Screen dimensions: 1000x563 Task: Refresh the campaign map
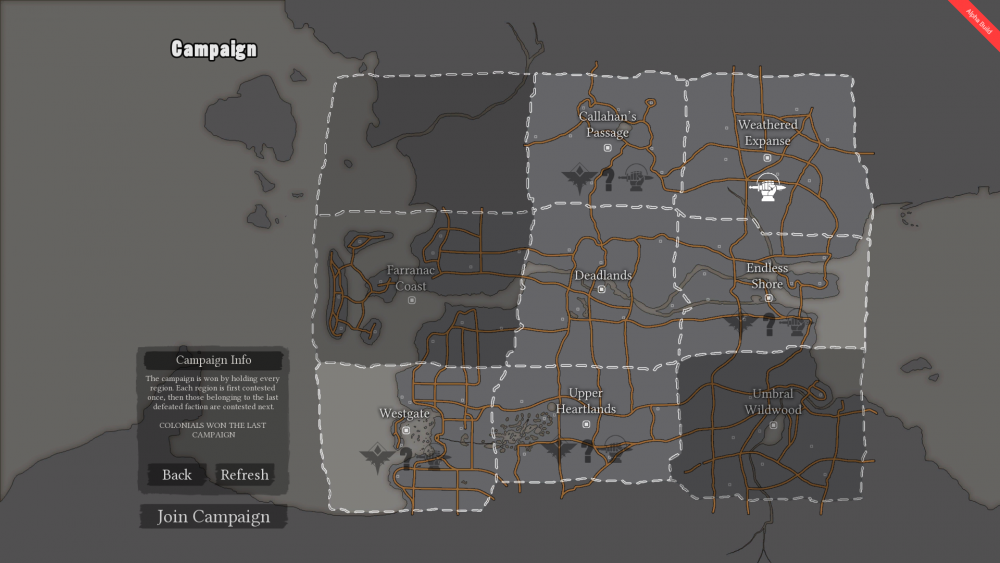coord(244,474)
